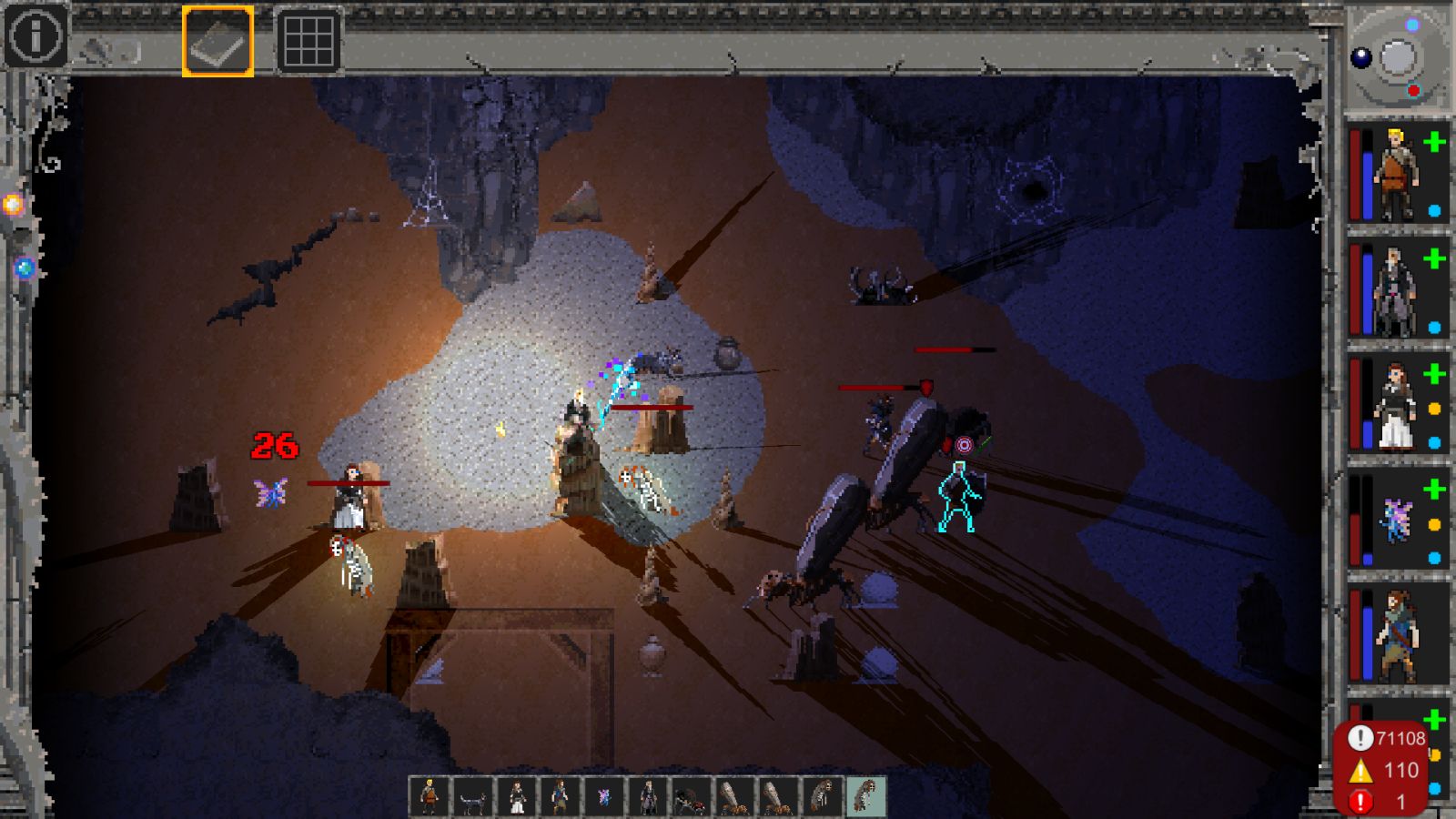Choose the wolf in the turn bar
This screenshot has height=819, width=1456.
tap(472, 797)
